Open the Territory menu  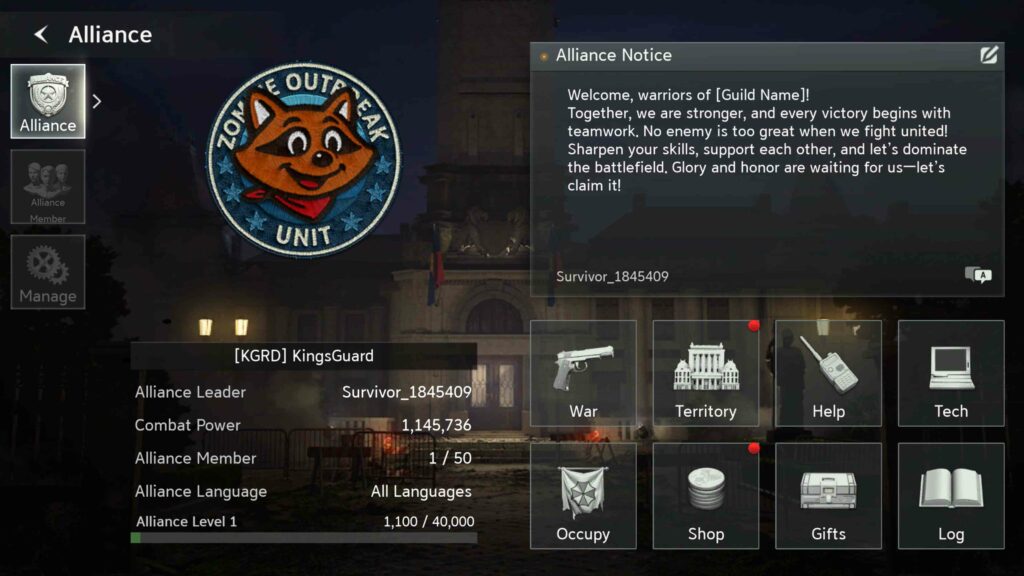point(705,373)
